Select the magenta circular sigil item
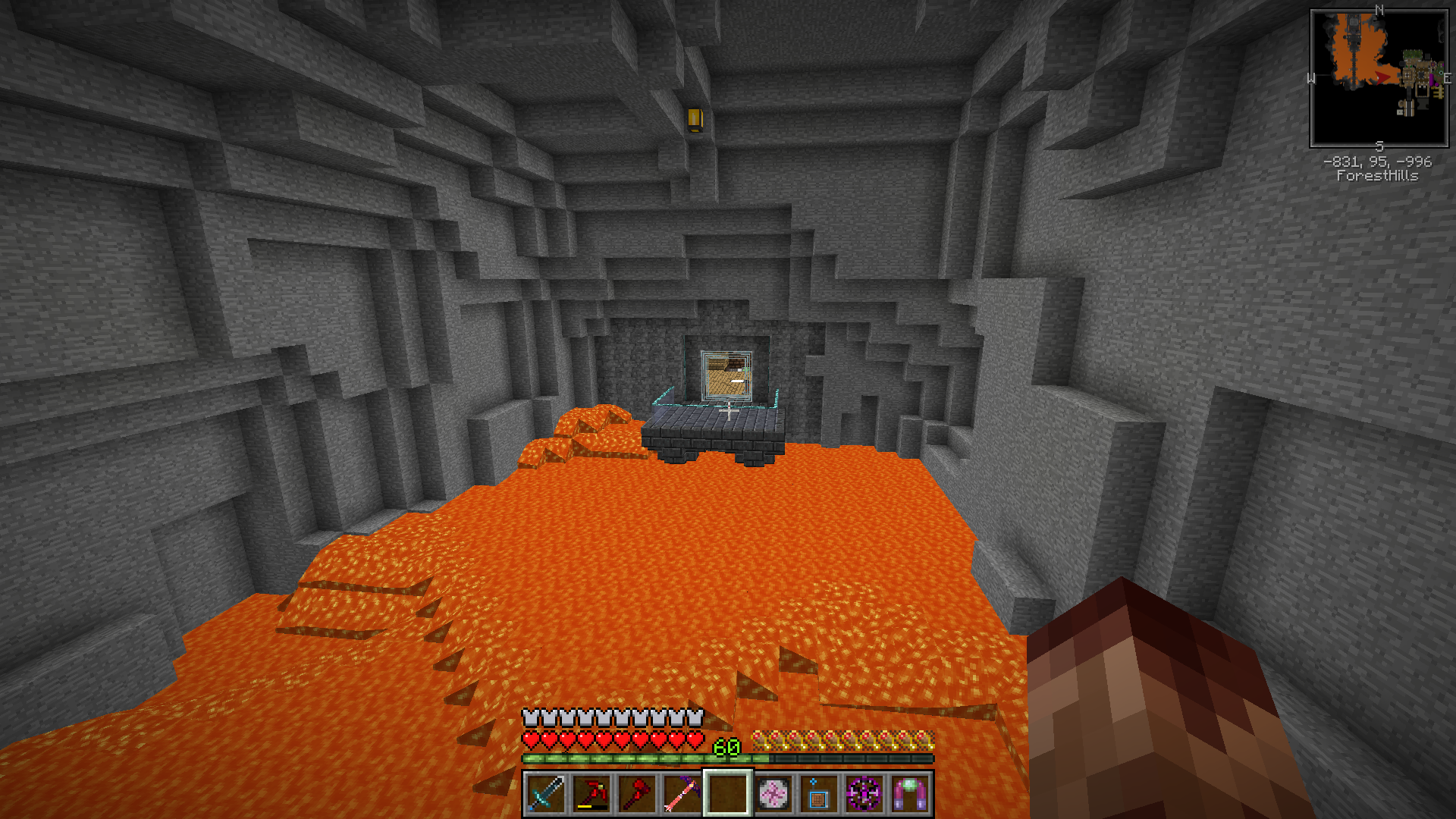This screenshot has width=1456, height=819. click(864, 794)
